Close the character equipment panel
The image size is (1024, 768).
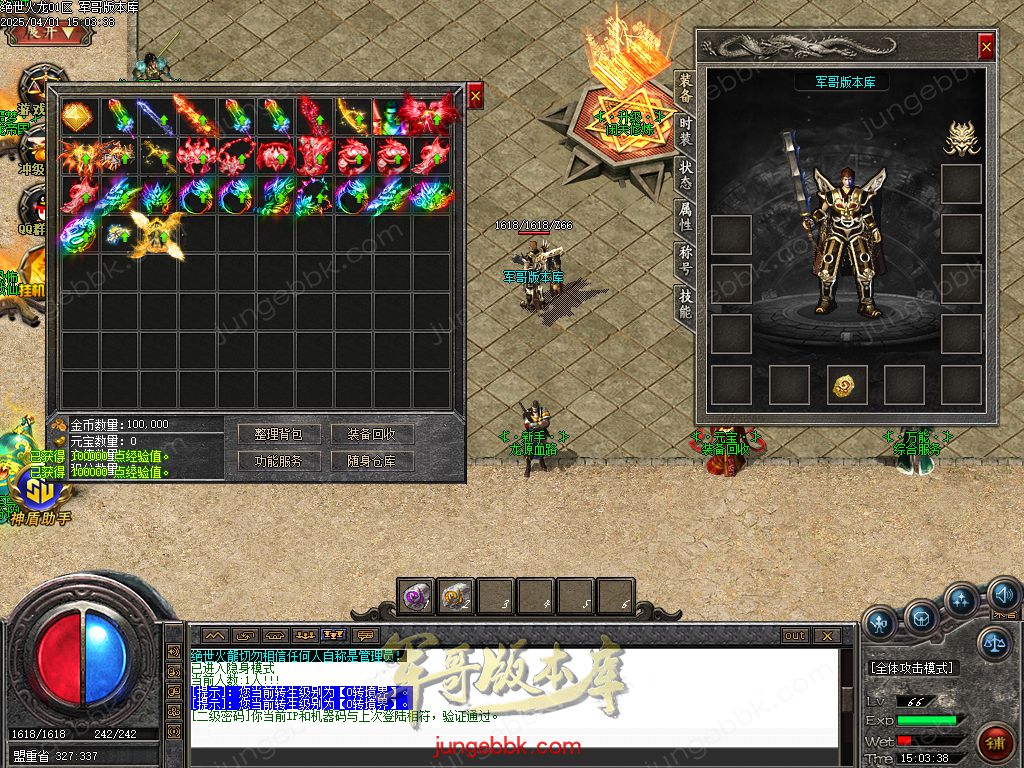tap(986, 46)
